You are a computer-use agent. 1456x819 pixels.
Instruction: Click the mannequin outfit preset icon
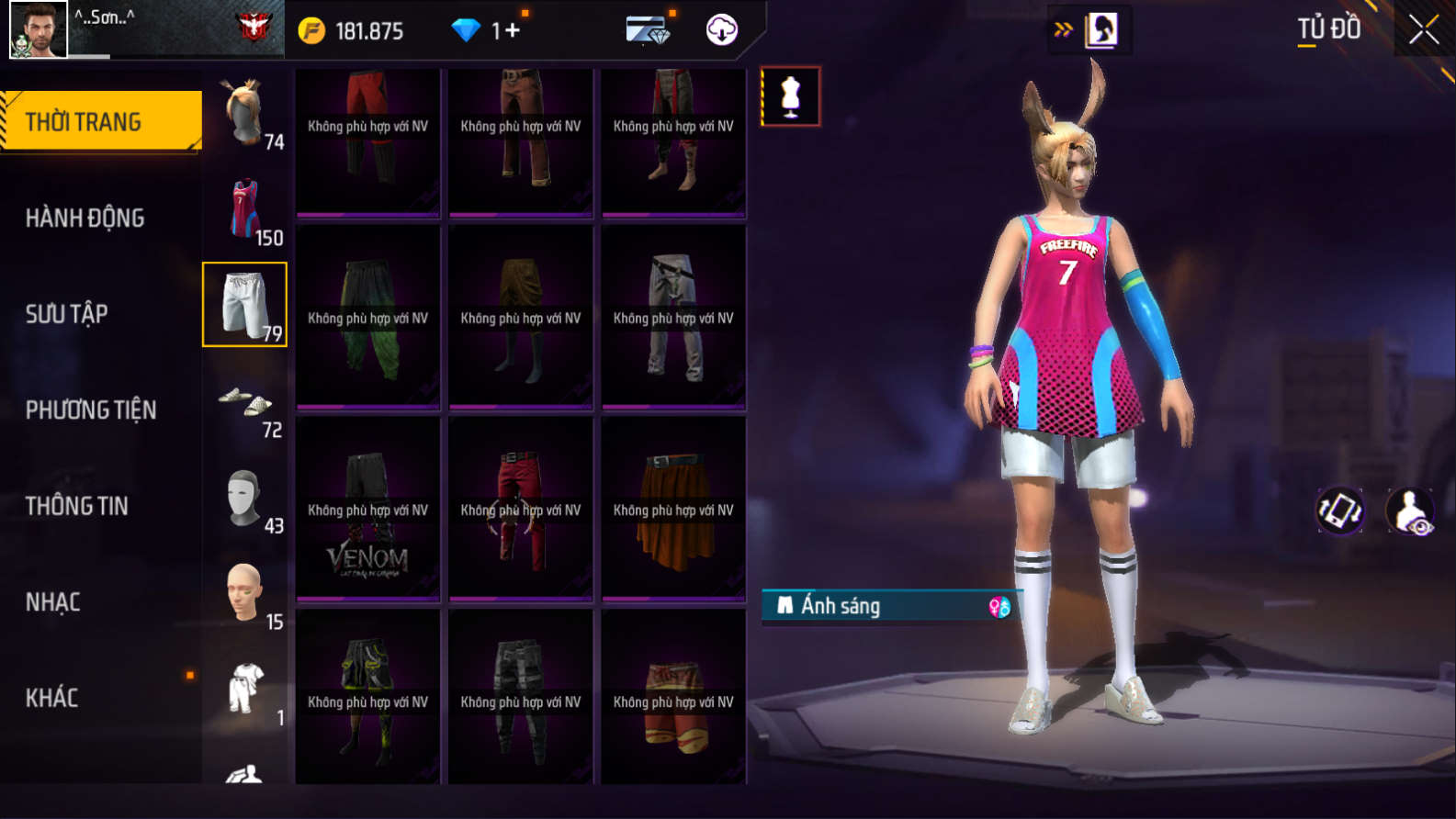[791, 96]
